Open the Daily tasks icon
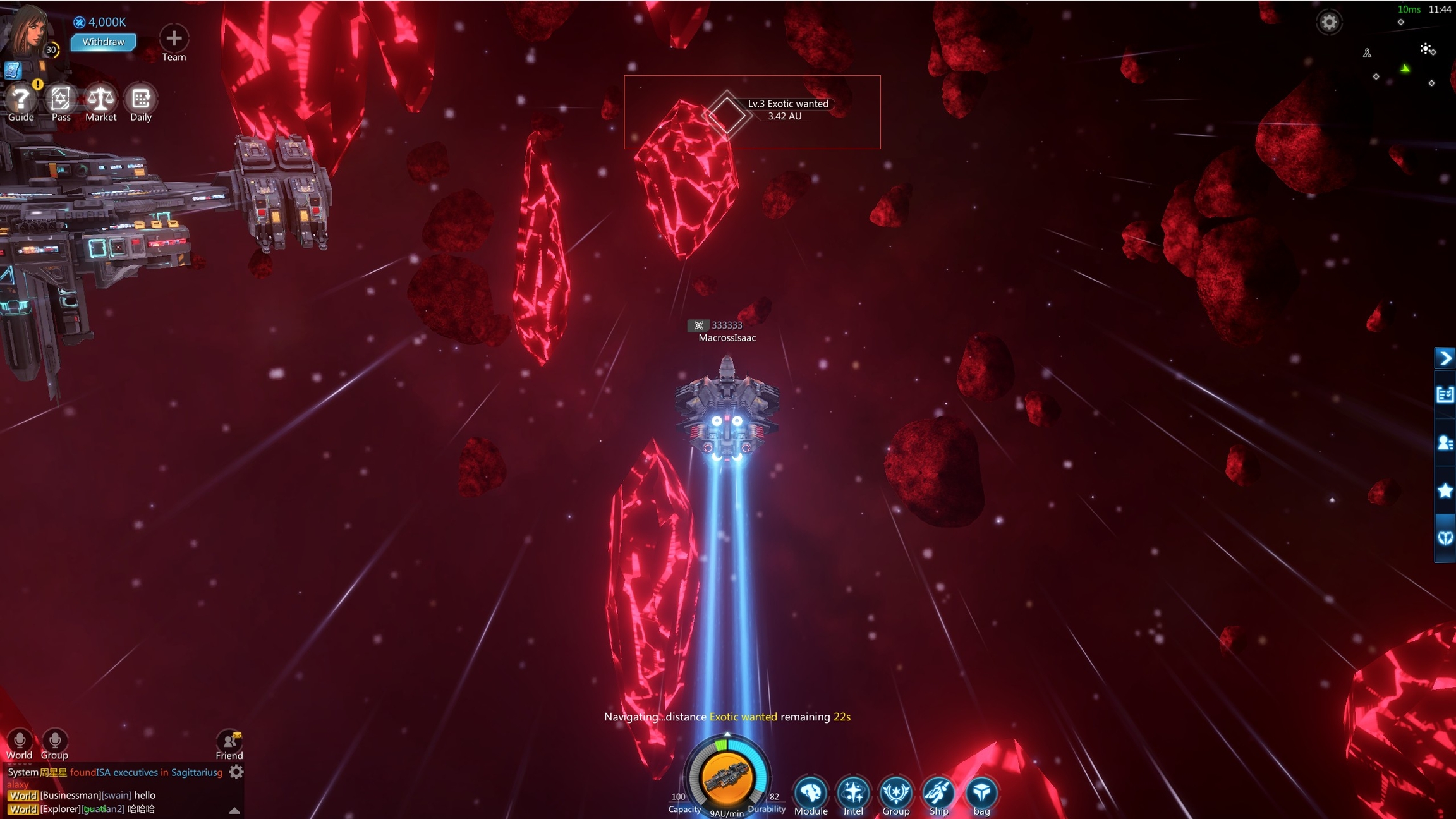The width and height of the screenshot is (1456, 819). (x=140, y=99)
